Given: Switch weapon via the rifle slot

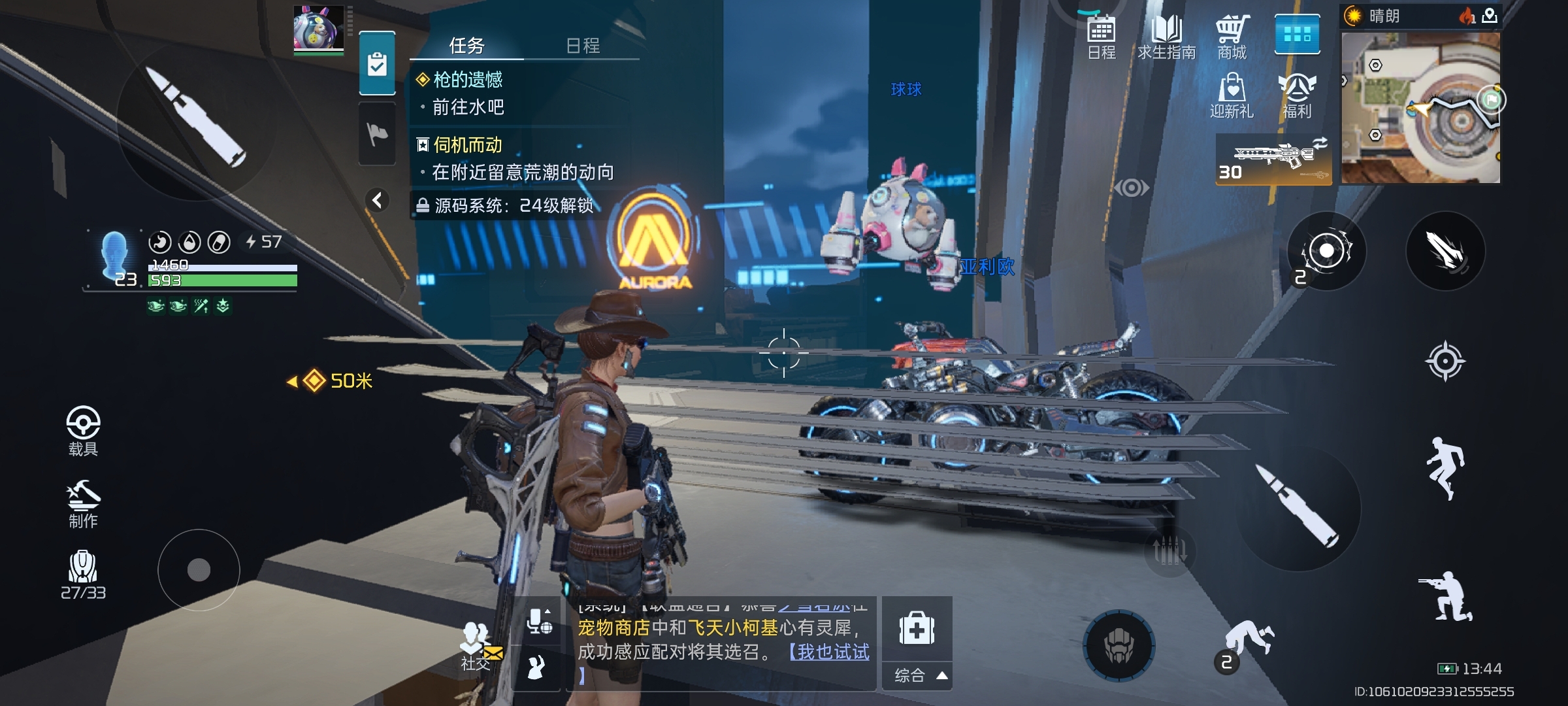Looking at the screenshot, I should pos(1273,160).
